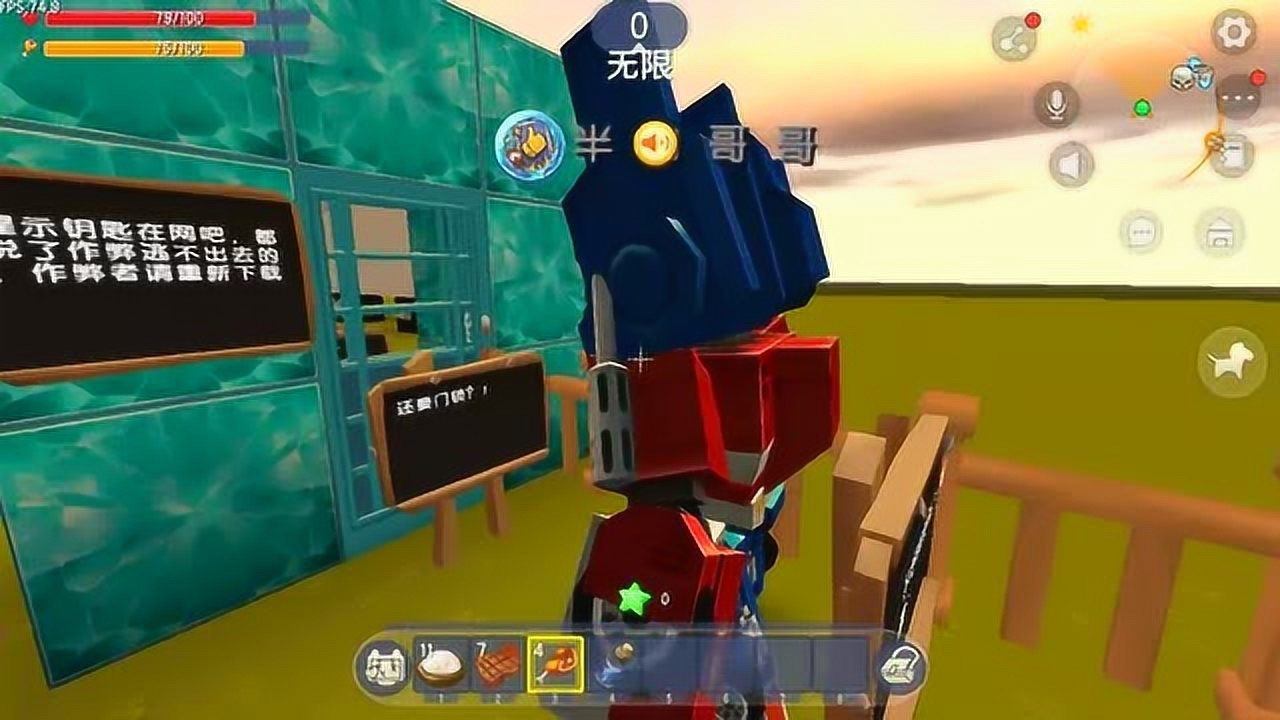Screen dimensions: 1280x720
Task: Tap the share icon
Action: (x=1013, y=39)
